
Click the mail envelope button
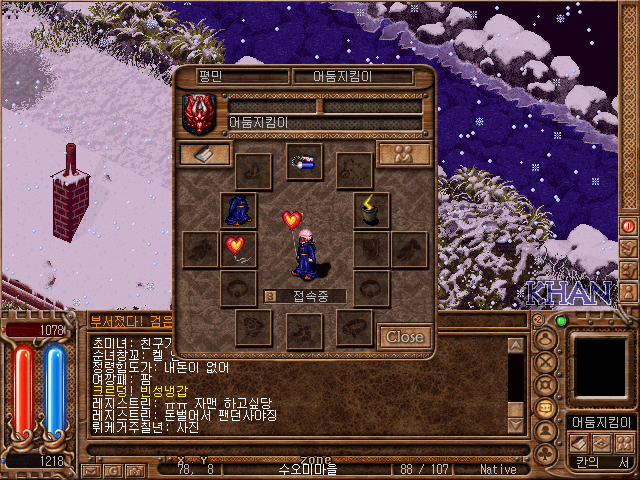[x=90, y=470]
